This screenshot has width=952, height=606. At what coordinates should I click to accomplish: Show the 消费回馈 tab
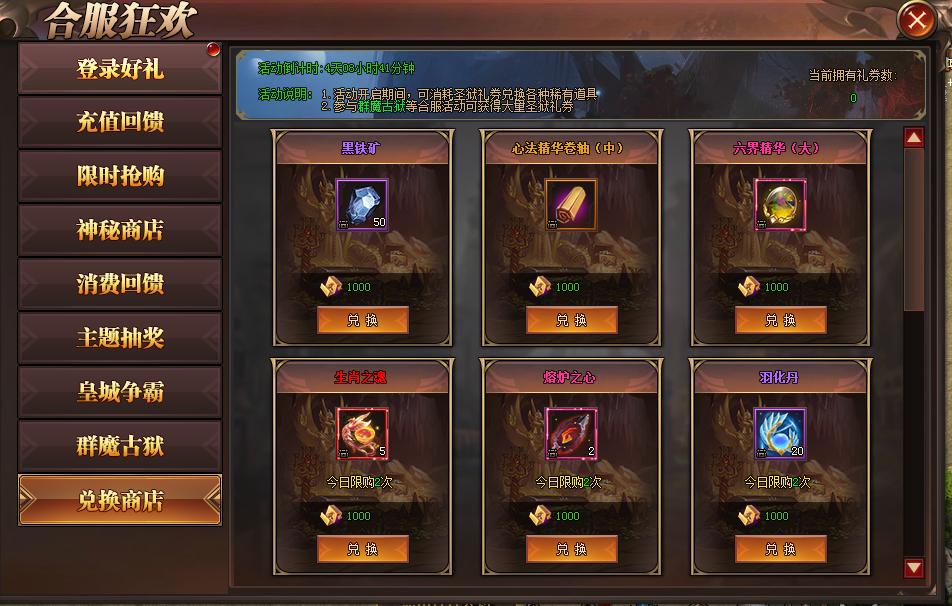click(x=120, y=284)
